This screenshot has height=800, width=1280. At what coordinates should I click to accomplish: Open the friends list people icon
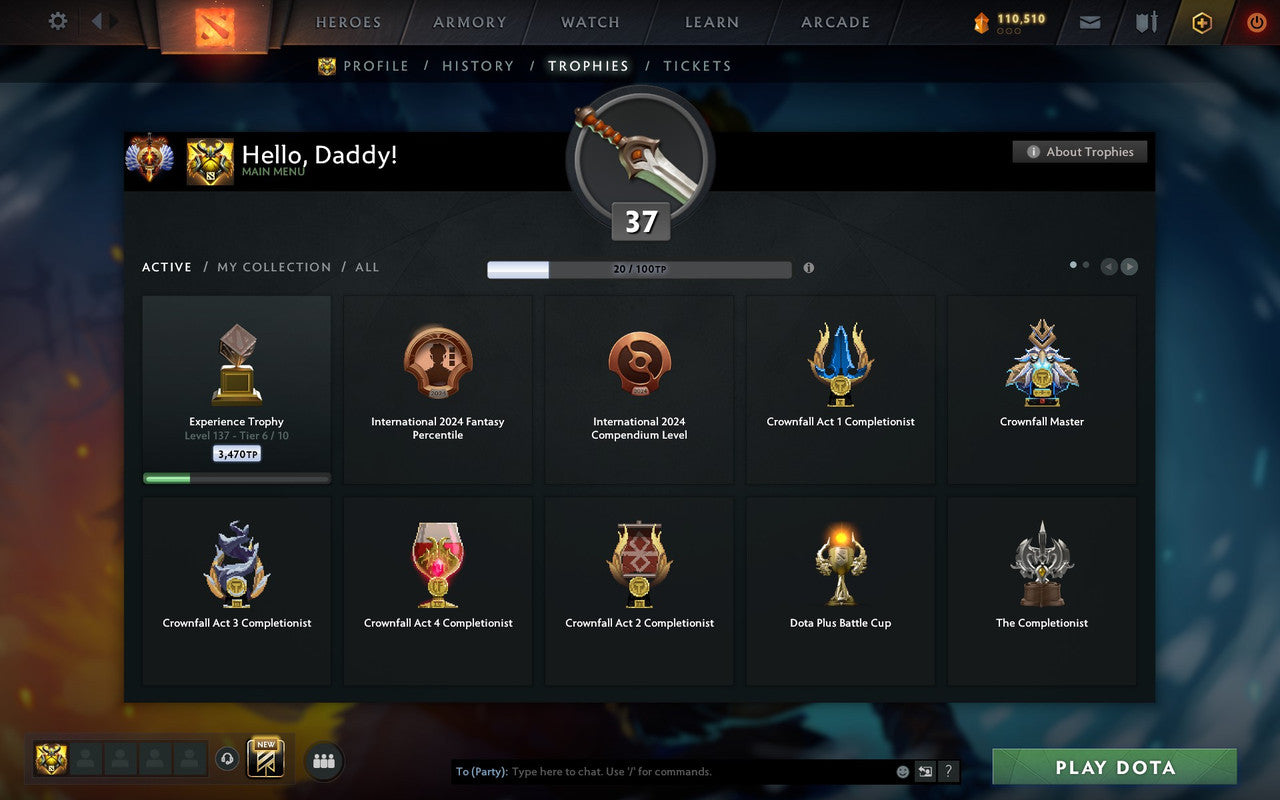click(x=322, y=760)
